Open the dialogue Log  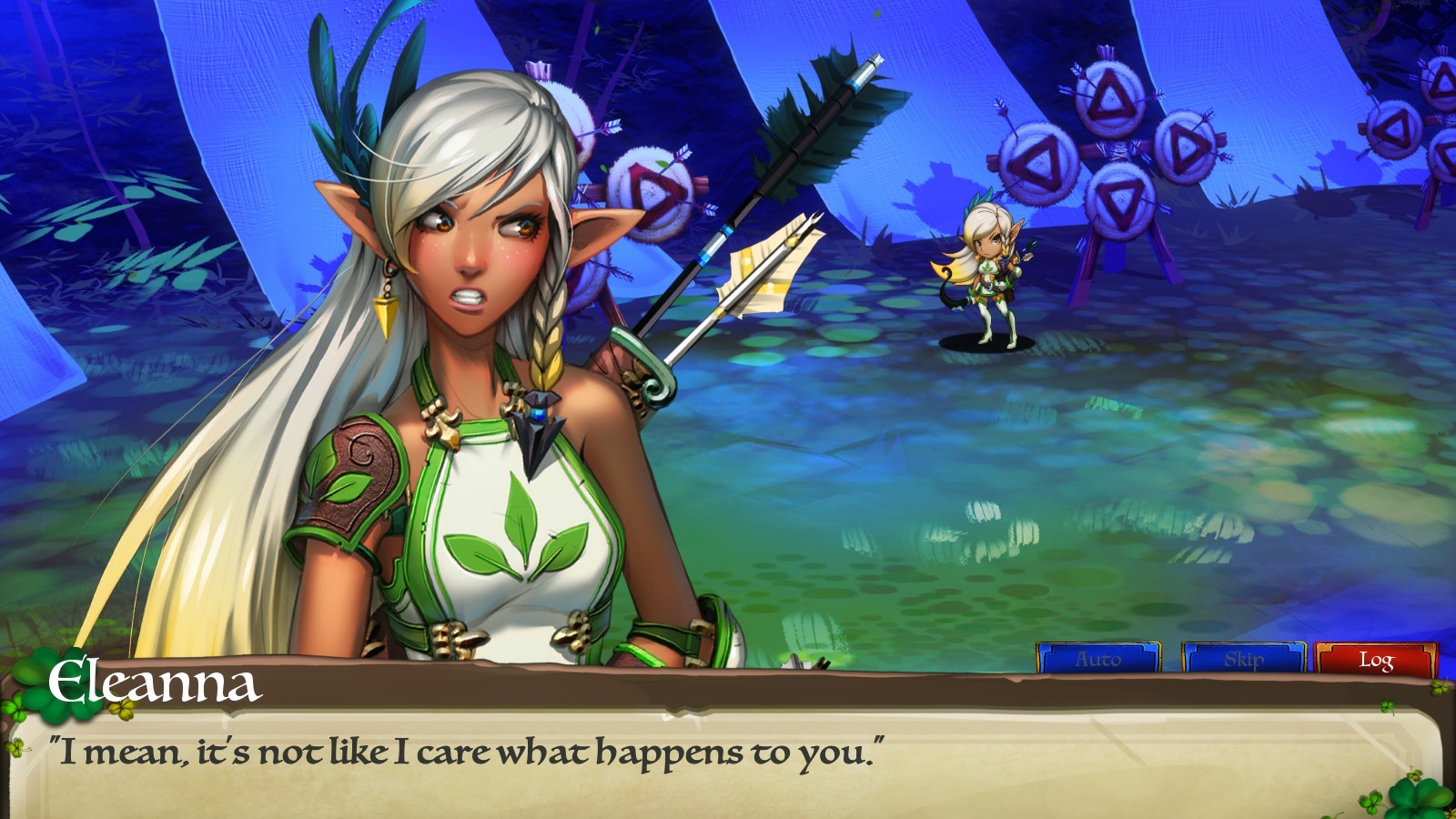1376,659
